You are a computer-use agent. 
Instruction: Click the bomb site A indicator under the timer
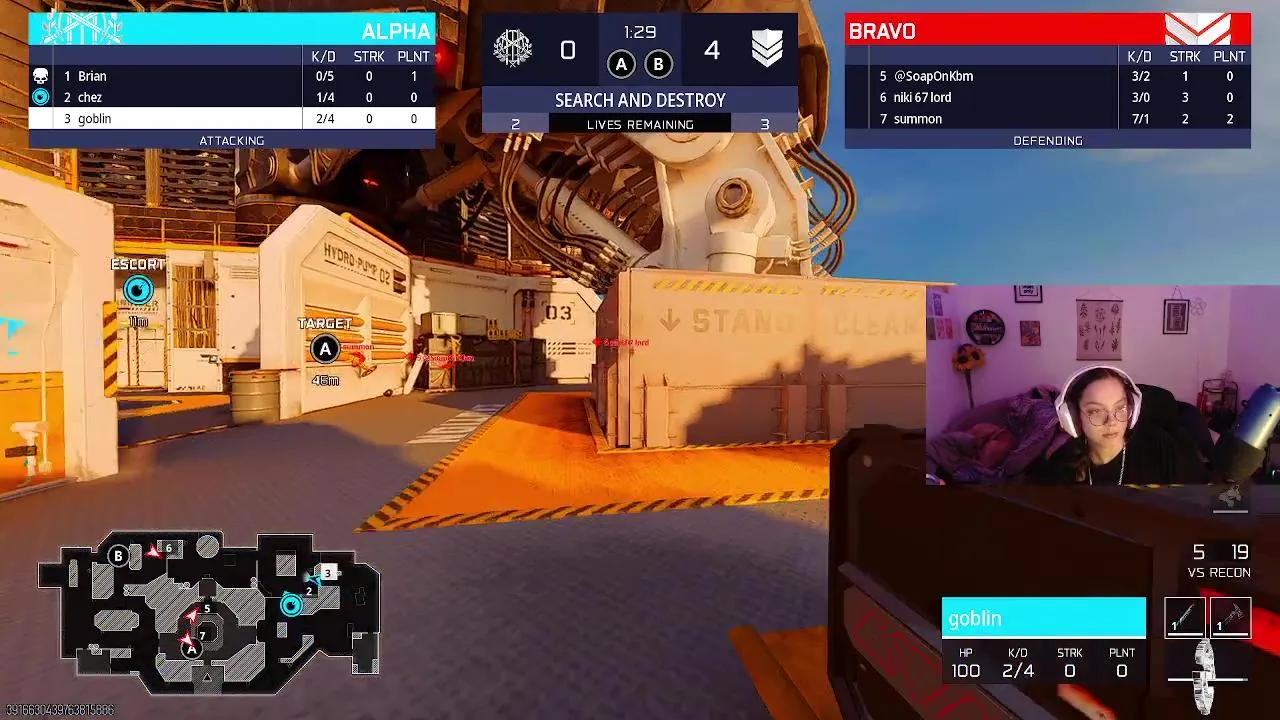pyautogui.click(x=621, y=65)
